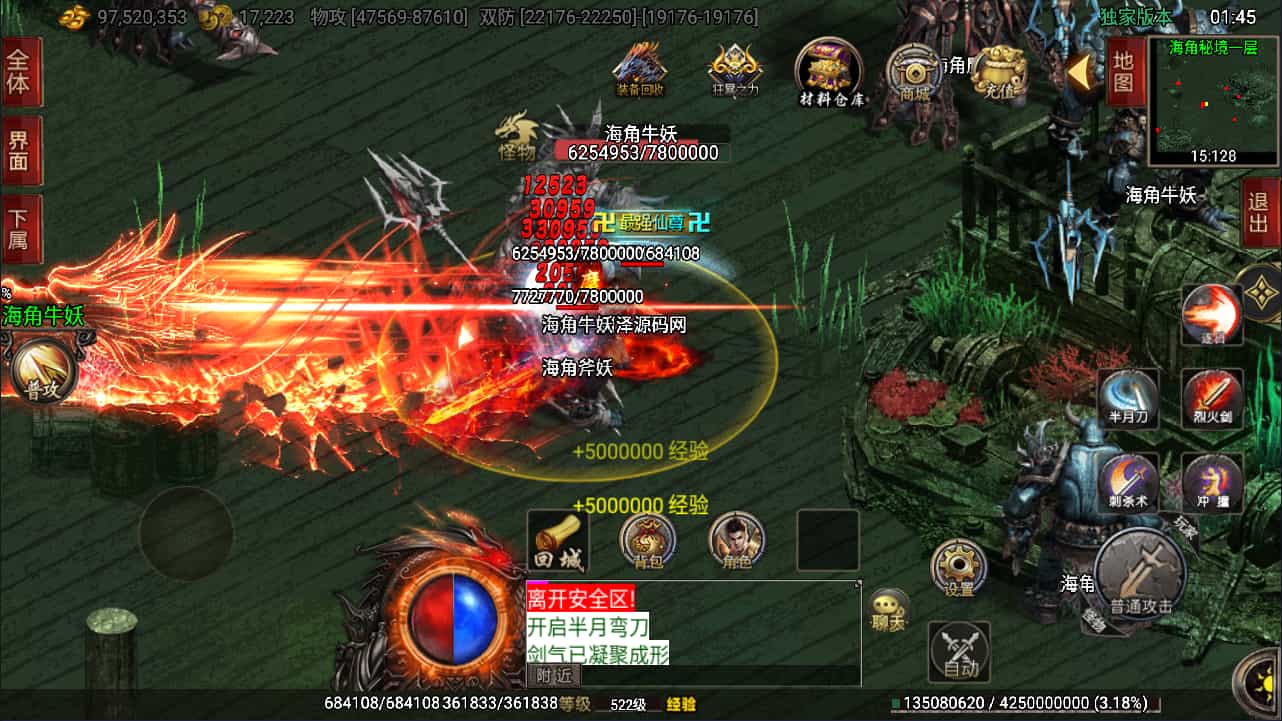Open the 充值 recharge gold pot
The image size is (1282, 721).
tap(999, 72)
